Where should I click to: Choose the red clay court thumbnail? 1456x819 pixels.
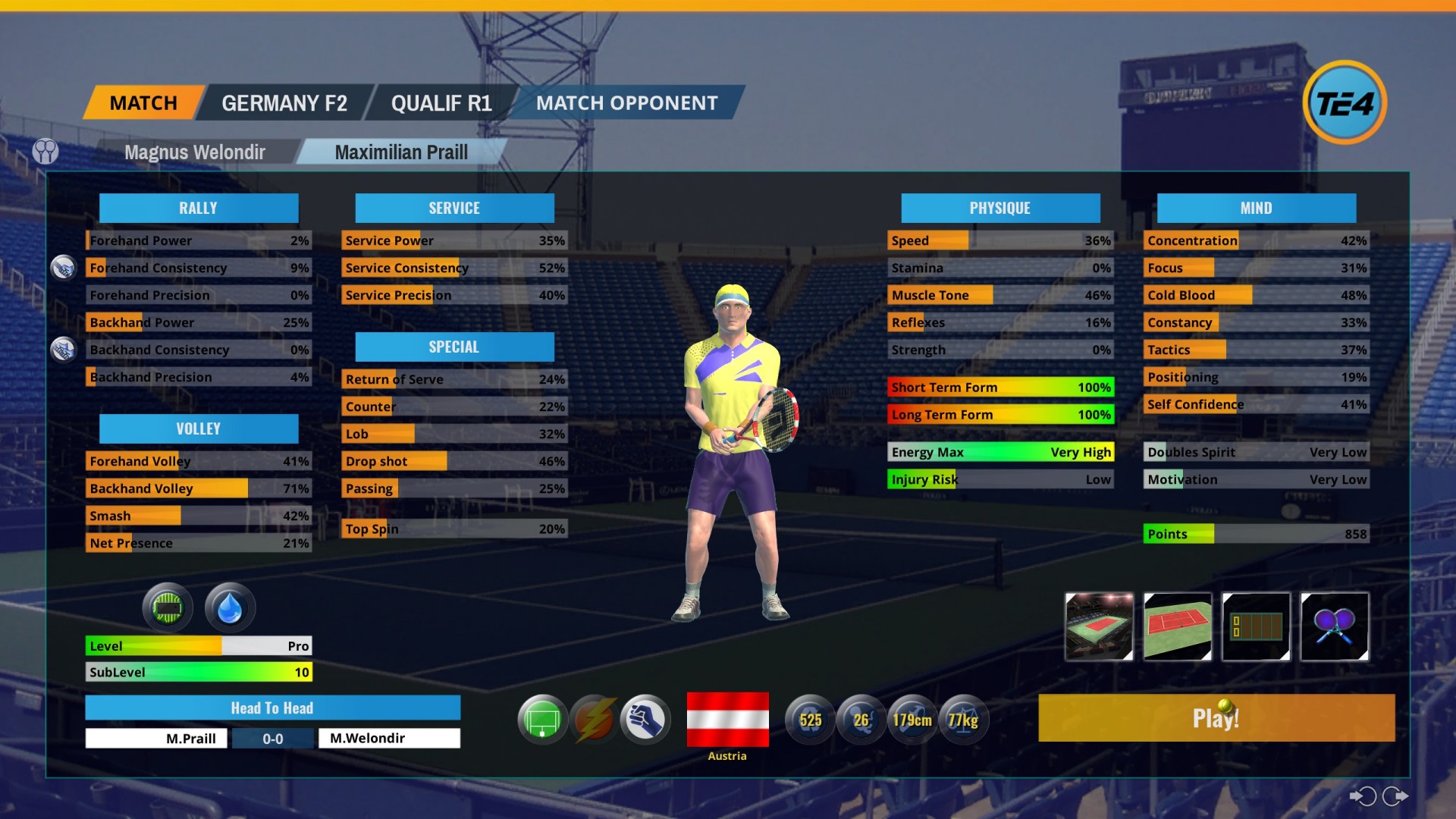coord(1177,626)
